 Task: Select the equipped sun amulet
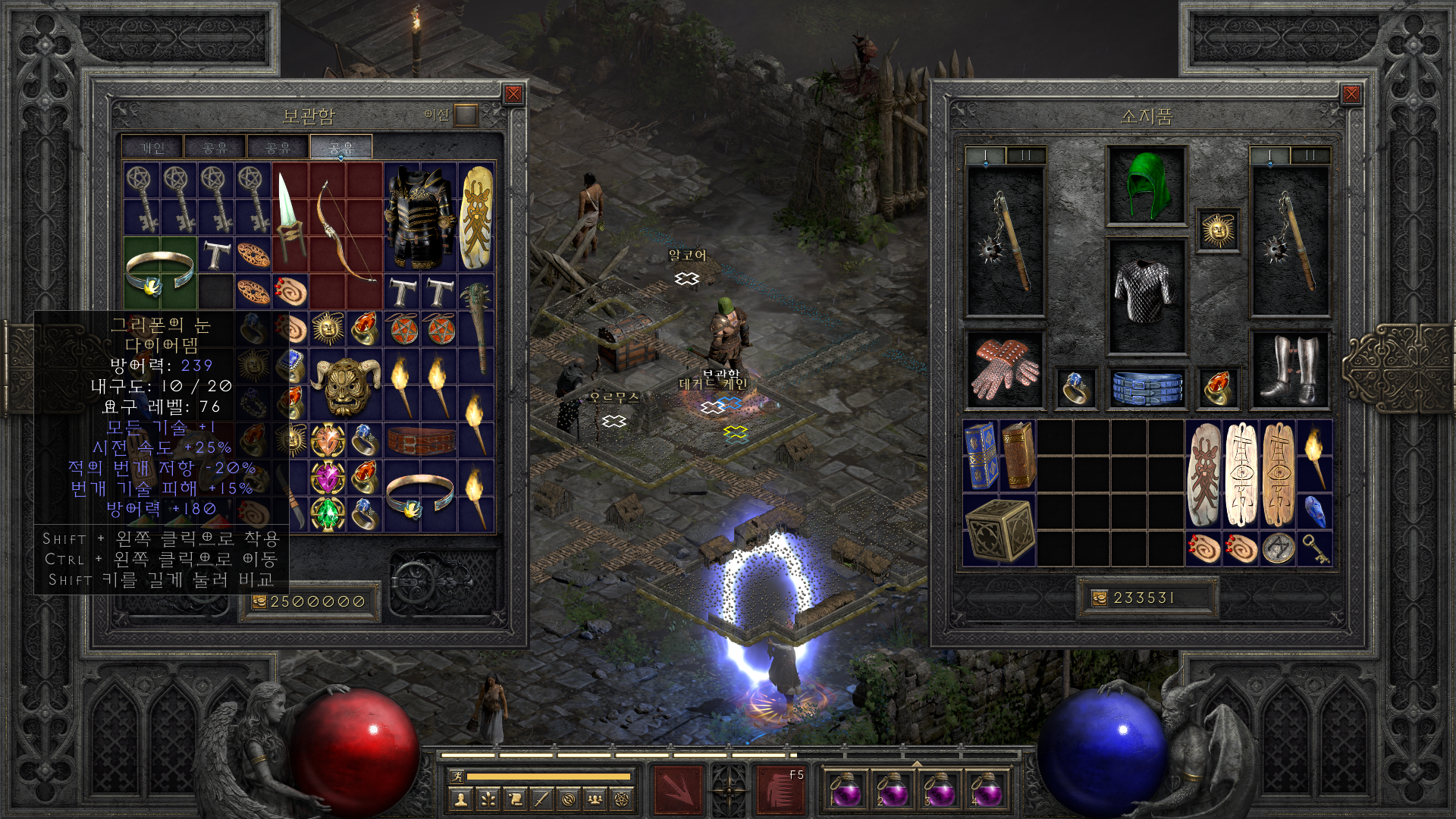pyautogui.click(x=1218, y=230)
